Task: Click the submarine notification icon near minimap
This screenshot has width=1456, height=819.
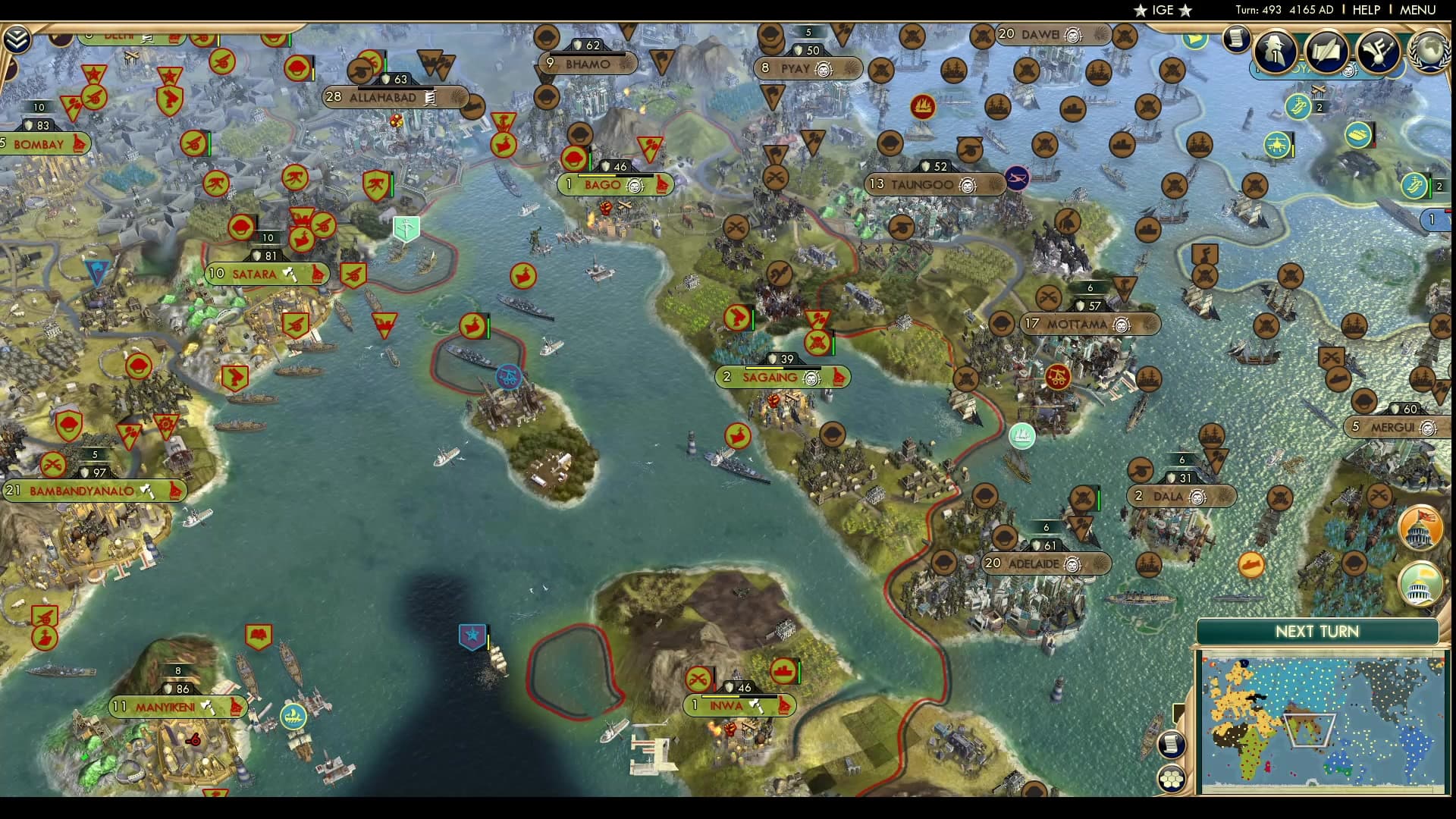Action: [1250, 566]
